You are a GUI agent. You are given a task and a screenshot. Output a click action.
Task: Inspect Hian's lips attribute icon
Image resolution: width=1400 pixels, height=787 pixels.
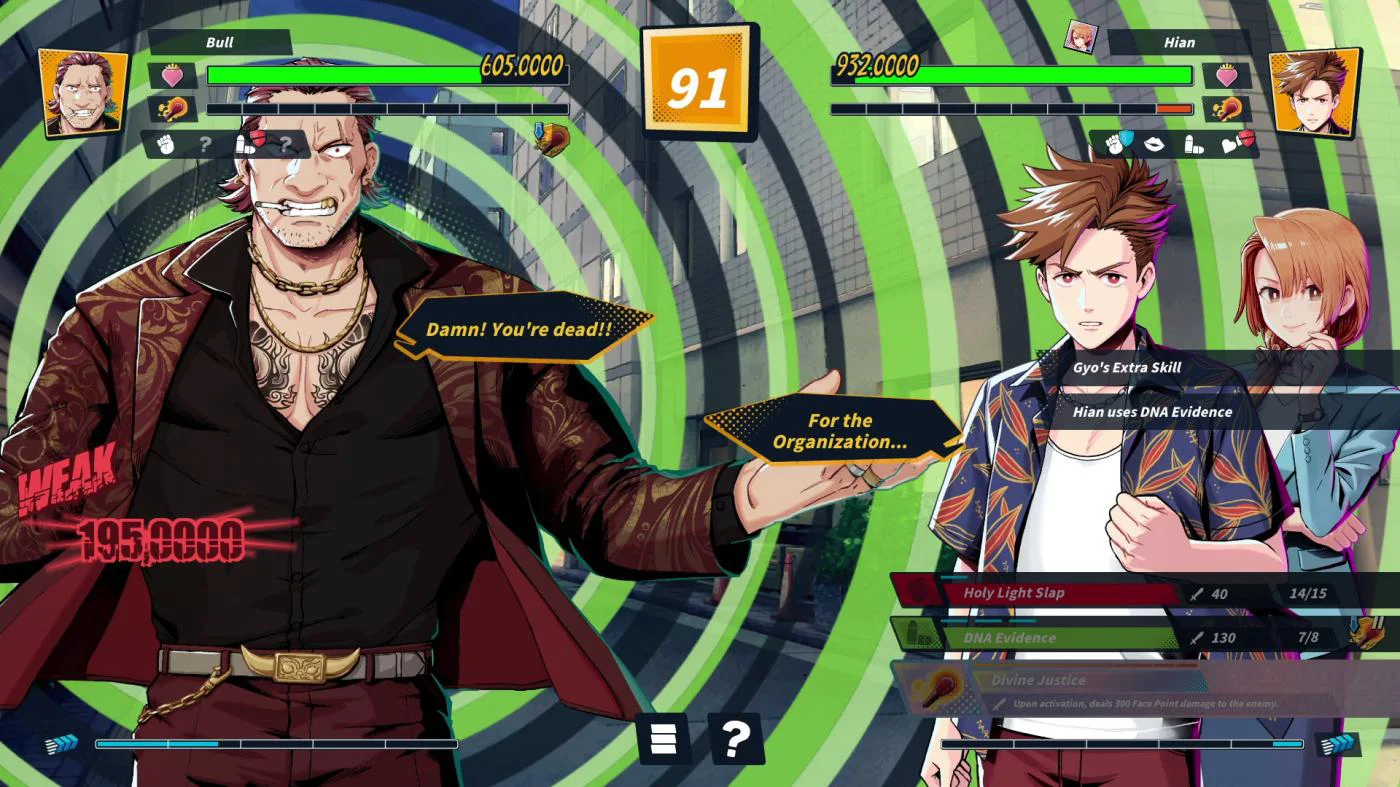pos(1154,144)
